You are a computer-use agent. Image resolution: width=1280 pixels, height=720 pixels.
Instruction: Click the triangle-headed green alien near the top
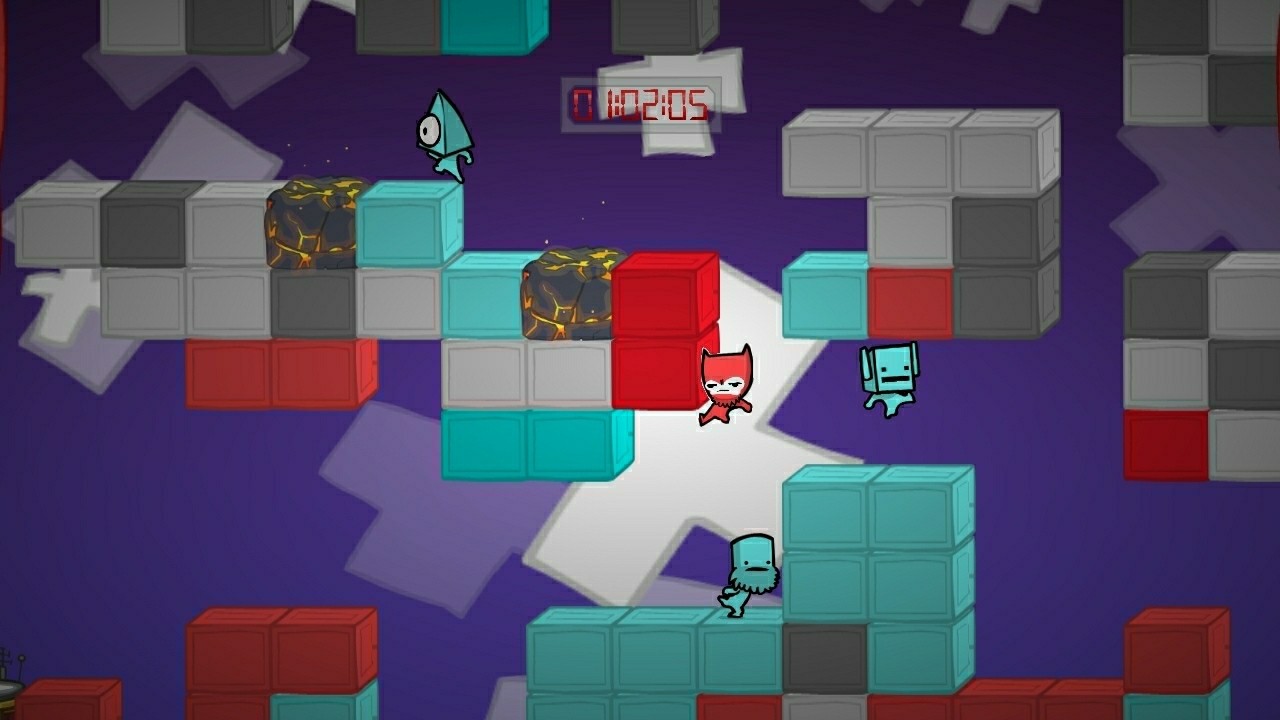click(445, 135)
